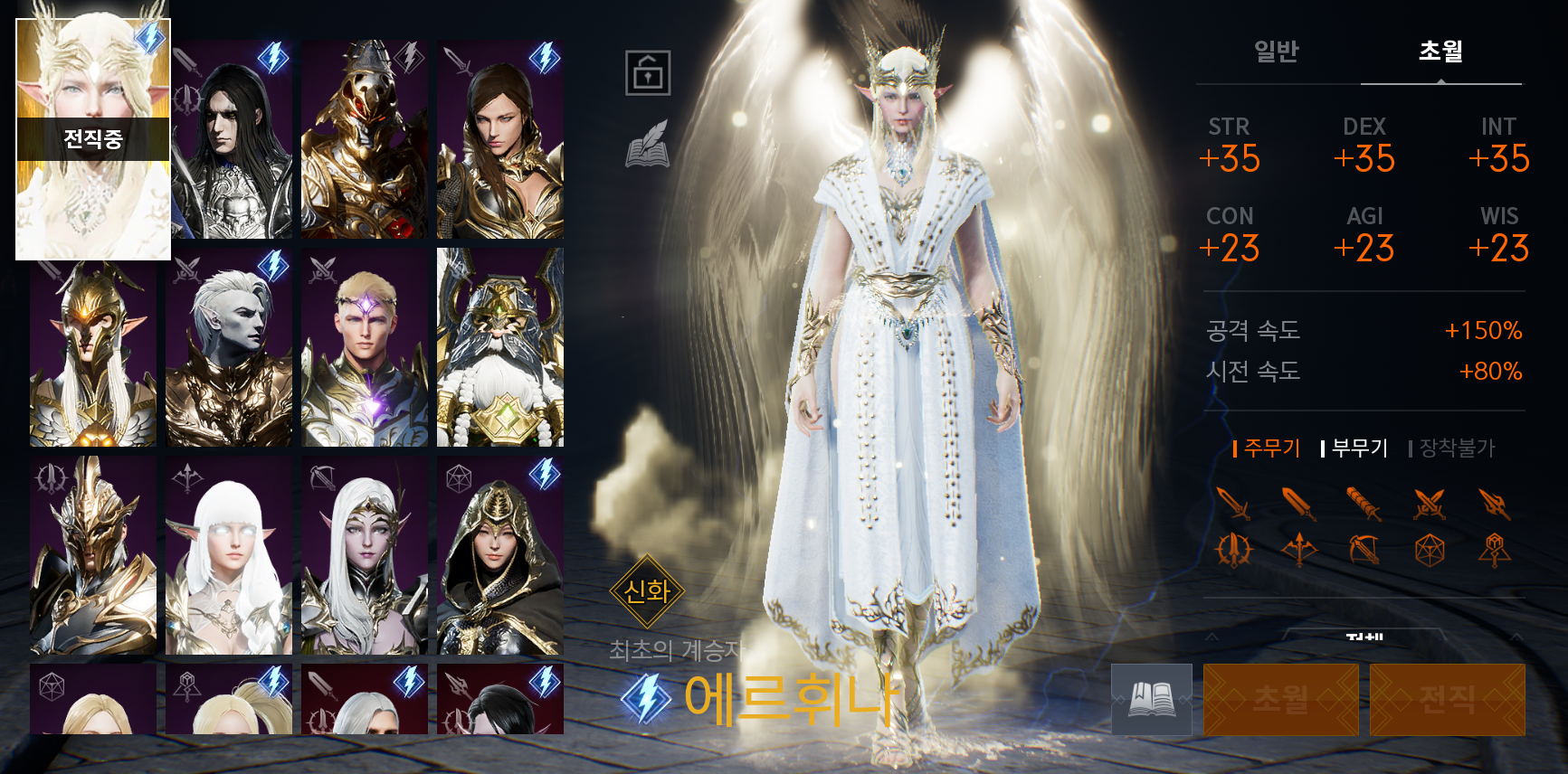Toggle the padlock lock icon
The width and height of the screenshot is (1568, 774).
(648, 73)
